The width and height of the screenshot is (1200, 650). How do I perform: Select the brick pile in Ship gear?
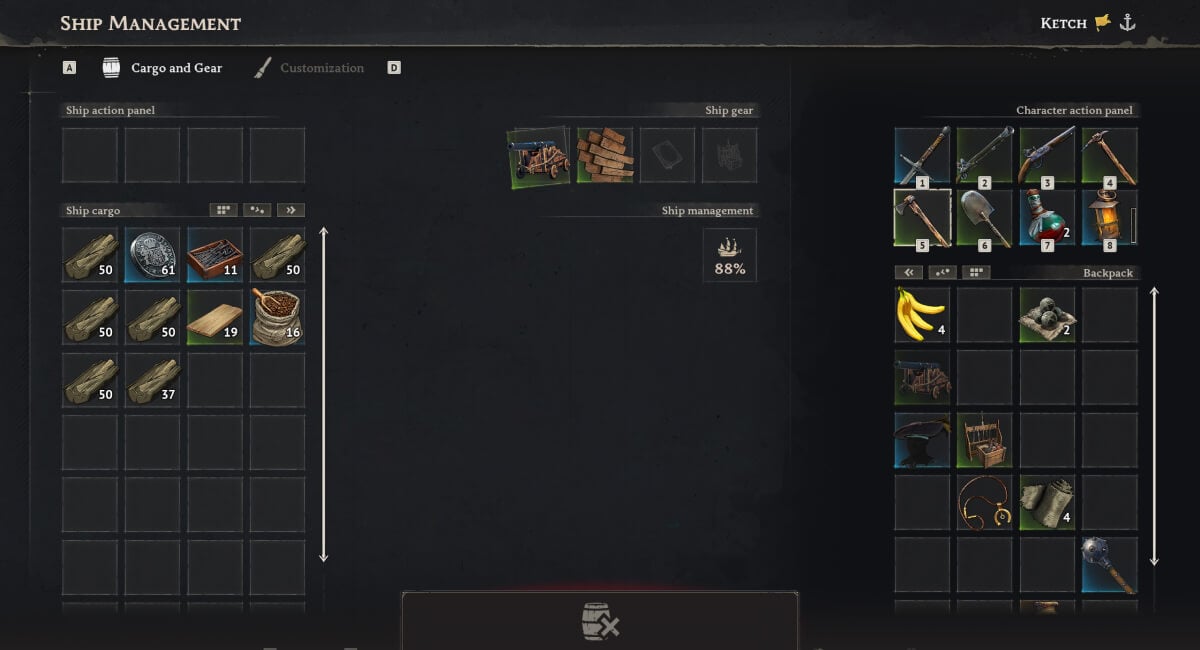tap(605, 155)
